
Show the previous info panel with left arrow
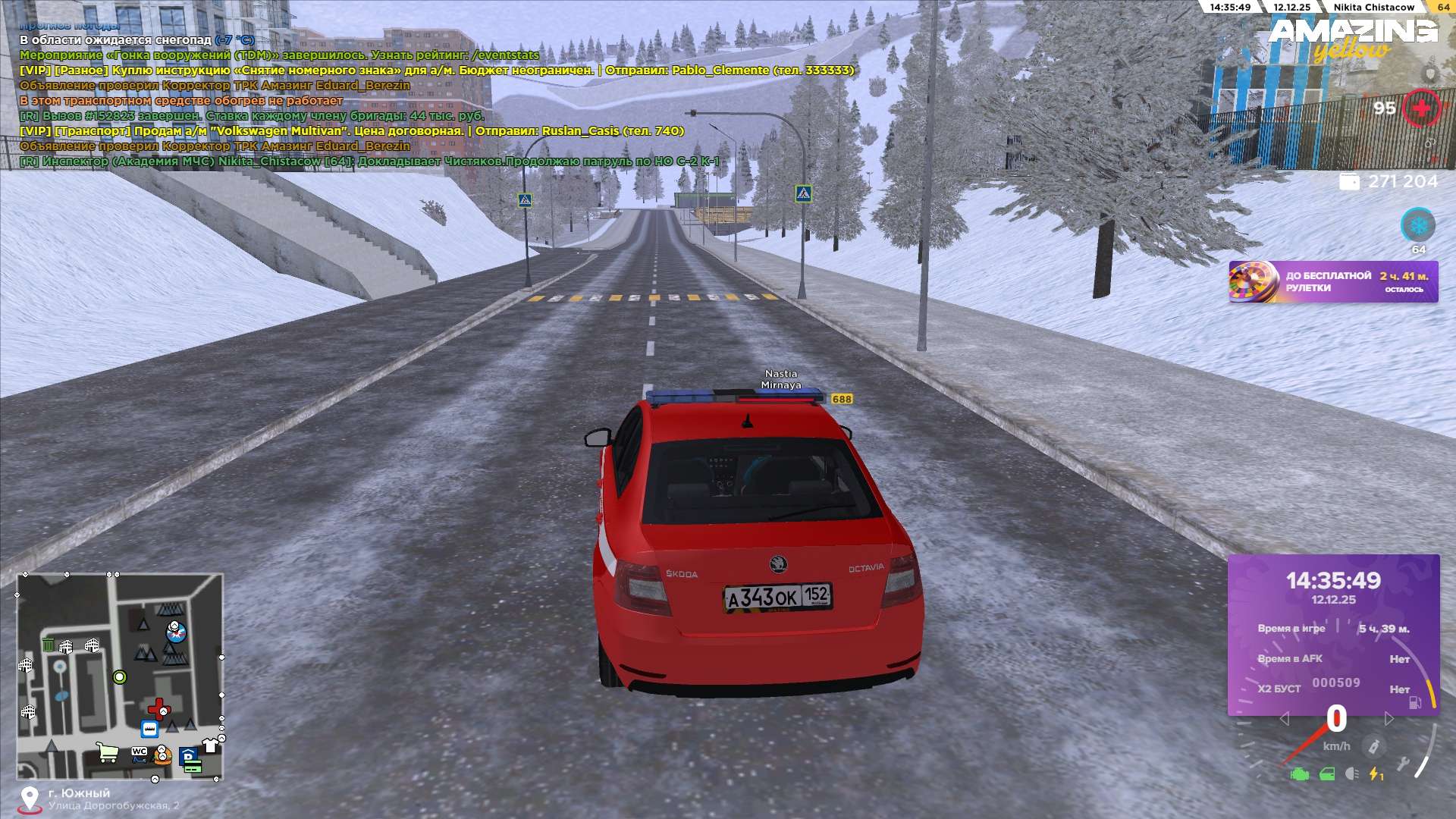(1284, 718)
